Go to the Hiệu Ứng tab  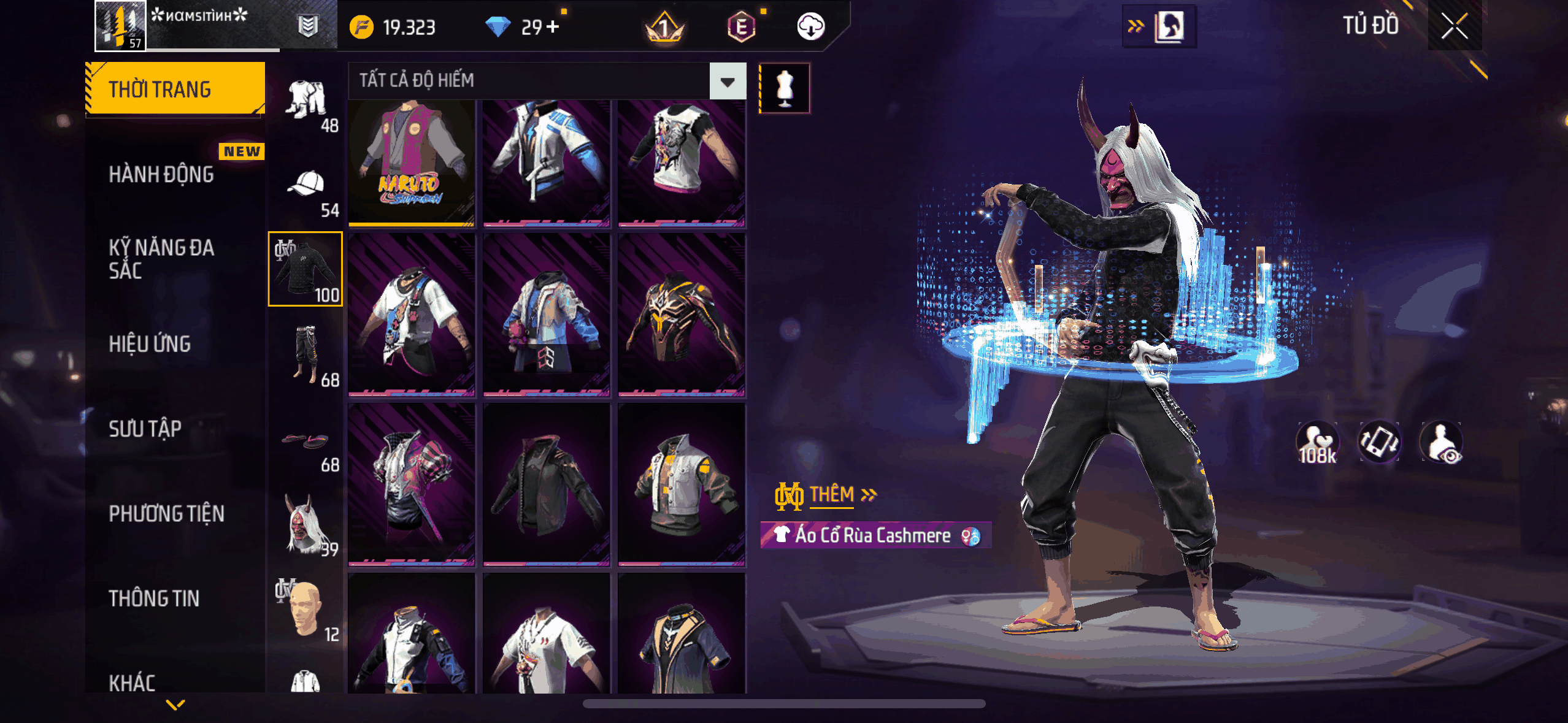[x=150, y=344]
